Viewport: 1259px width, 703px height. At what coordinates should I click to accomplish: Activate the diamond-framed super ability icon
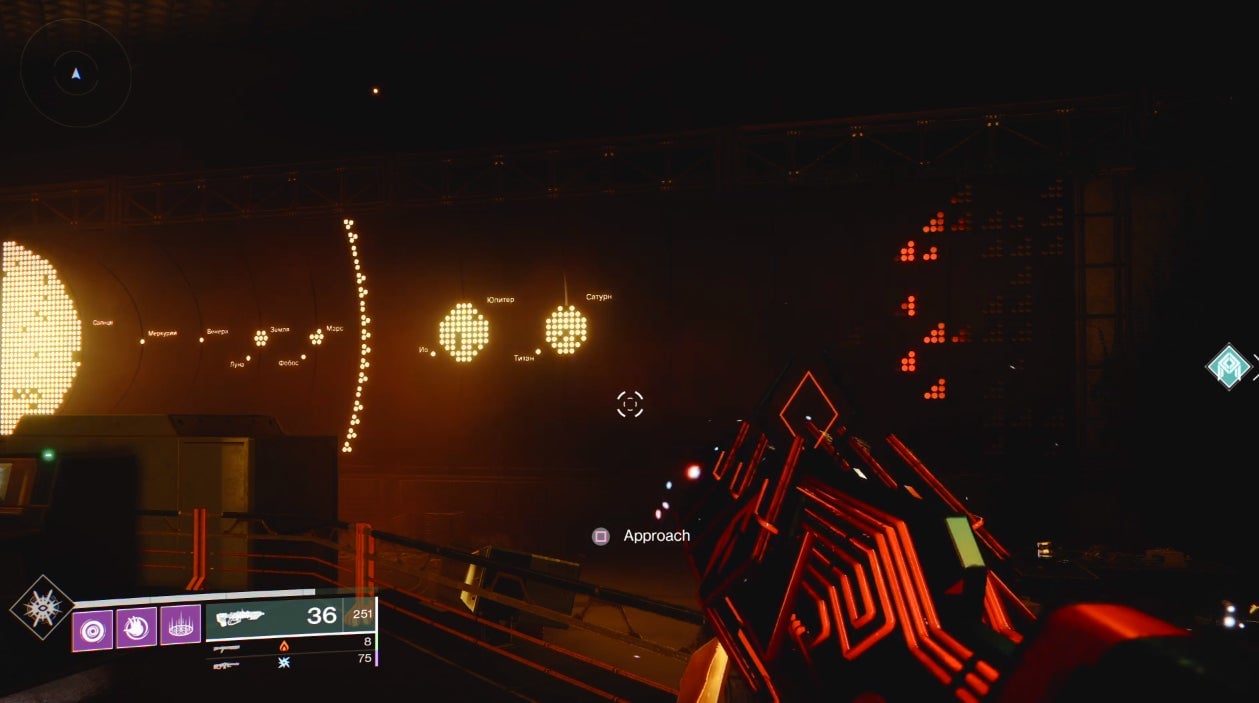[42, 607]
